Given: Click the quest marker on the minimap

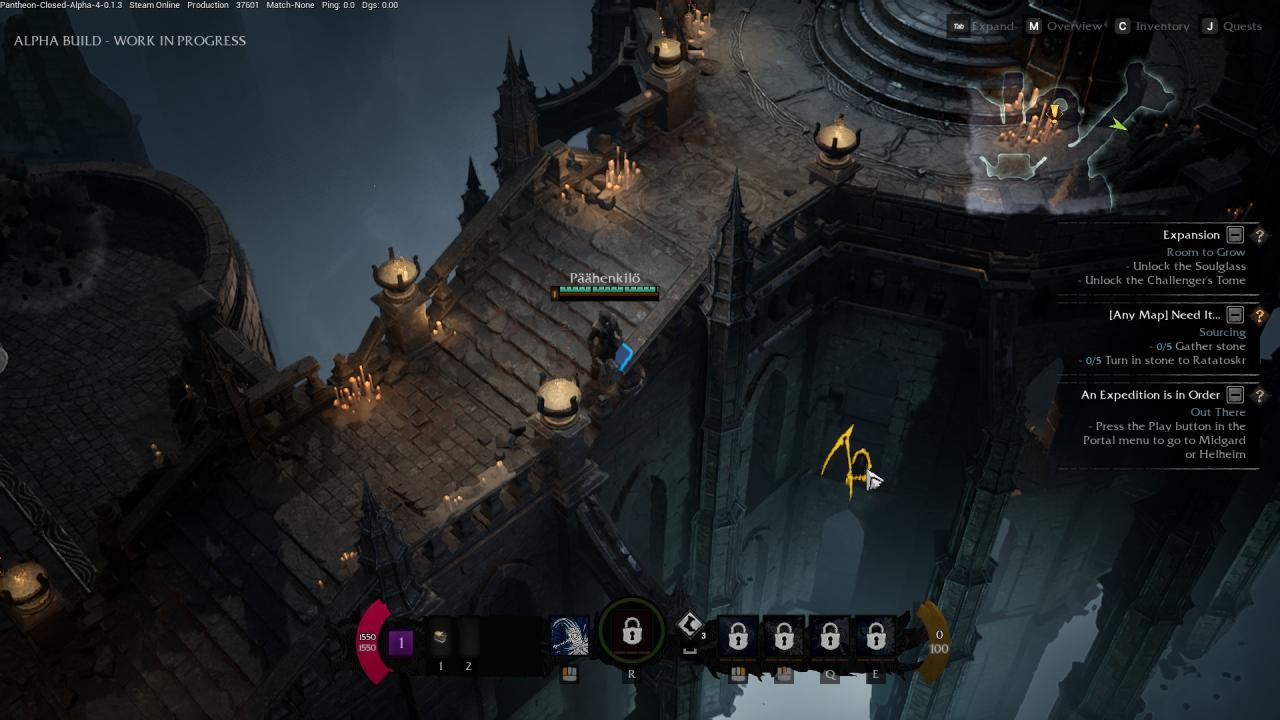Looking at the screenshot, I should (1053, 110).
